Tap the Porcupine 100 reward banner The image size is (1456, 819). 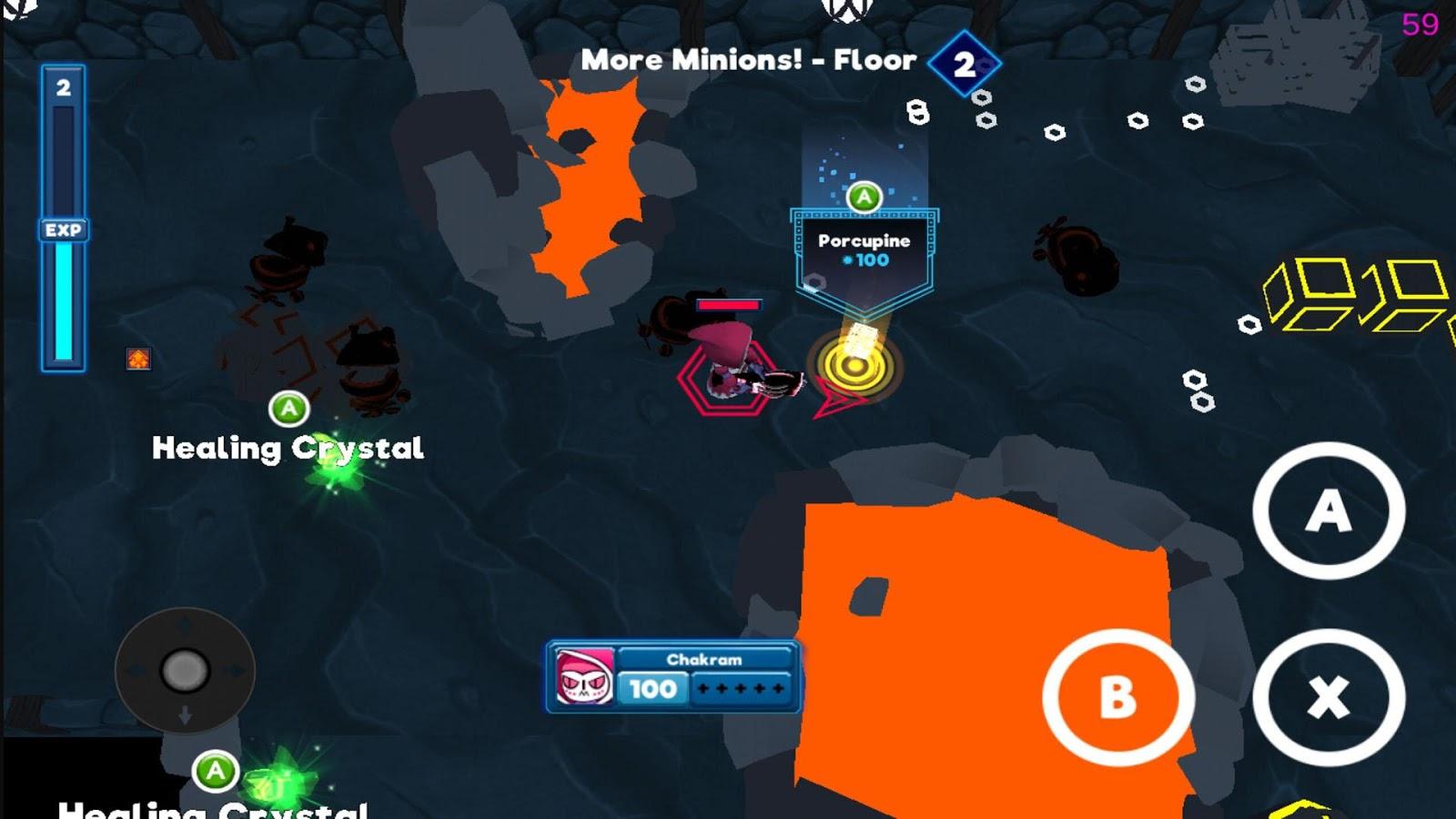863,252
